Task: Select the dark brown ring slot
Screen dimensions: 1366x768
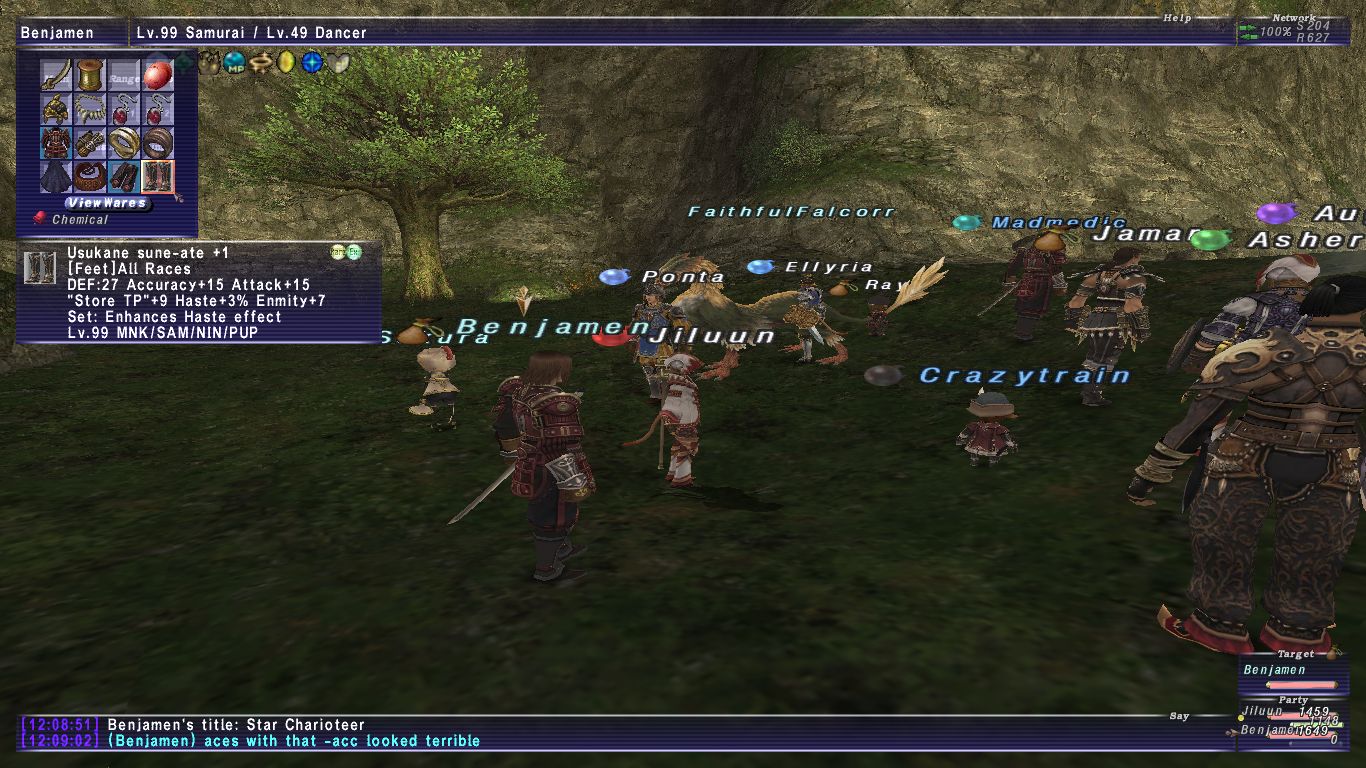Action: pyautogui.click(x=157, y=142)
